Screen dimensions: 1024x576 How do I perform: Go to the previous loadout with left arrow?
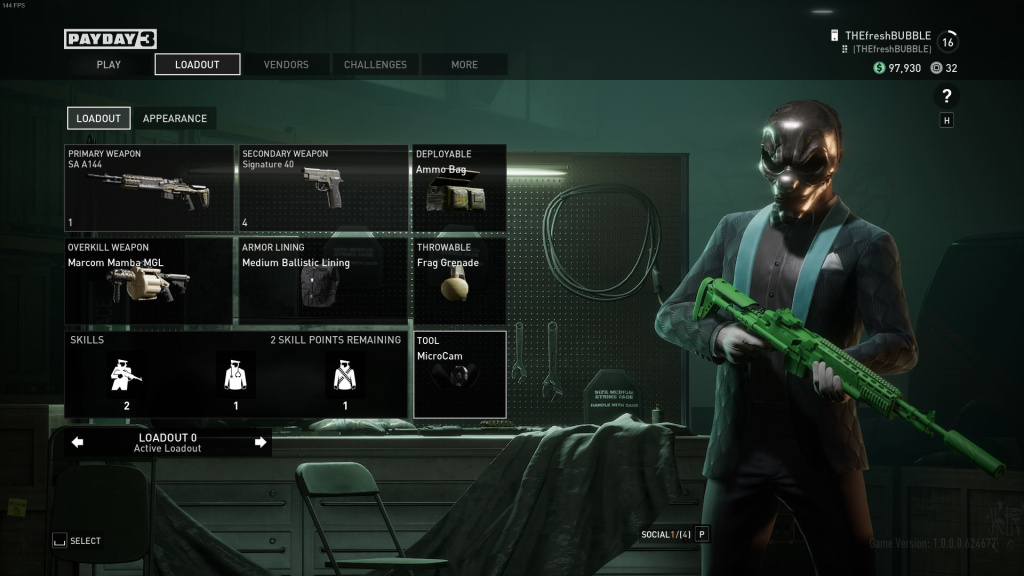(x=78, y=442)
